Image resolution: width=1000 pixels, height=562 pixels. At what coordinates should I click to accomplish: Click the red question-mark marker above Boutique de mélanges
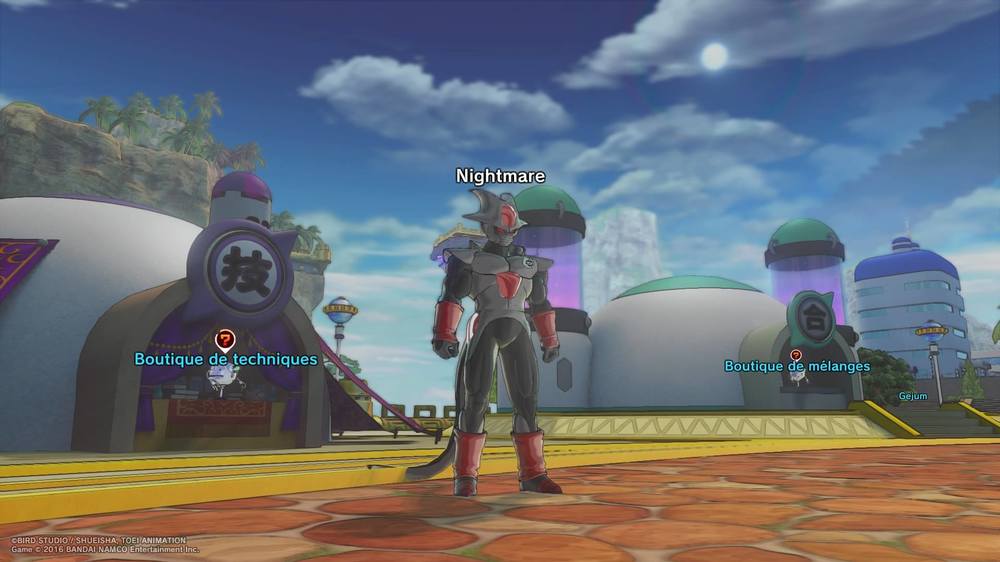tap(796, 354)
